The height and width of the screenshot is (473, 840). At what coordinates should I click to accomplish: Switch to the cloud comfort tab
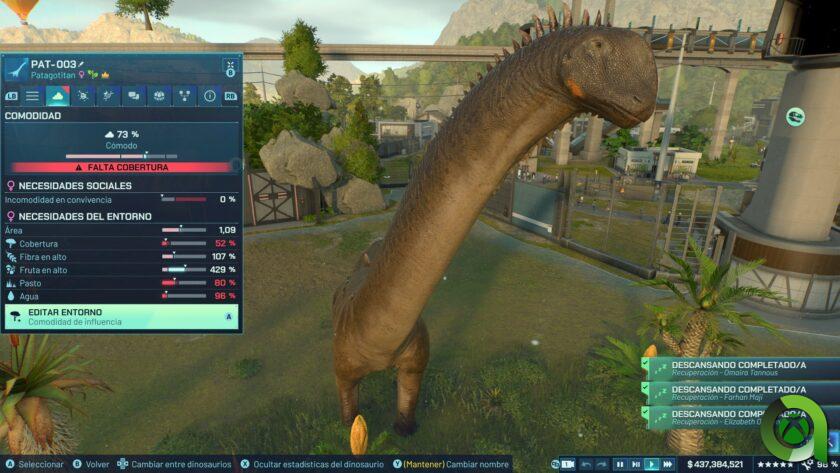[x=58, y=96]
